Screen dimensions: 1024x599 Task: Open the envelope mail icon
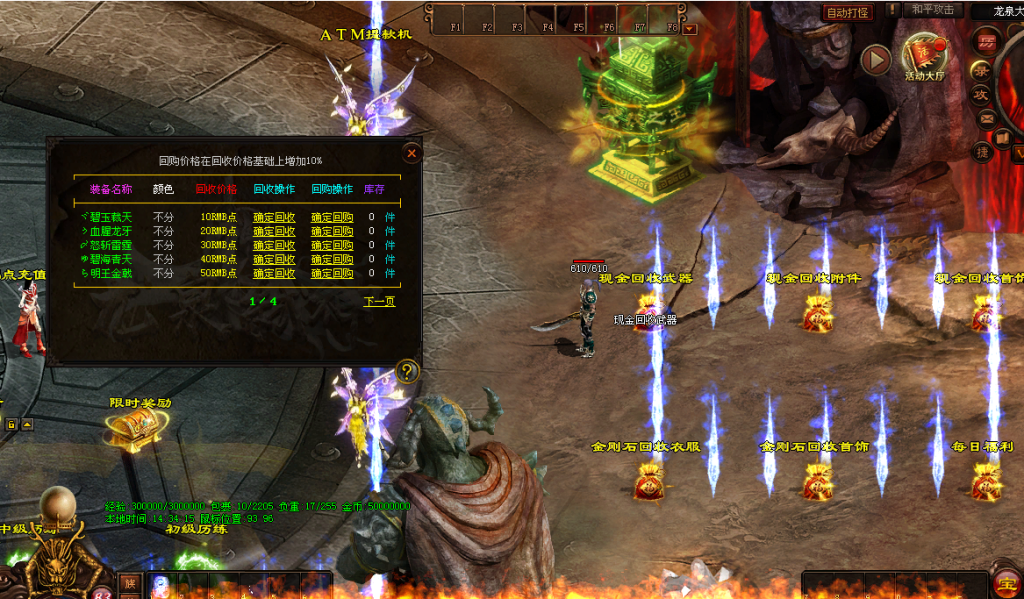(x=986, y=118)
